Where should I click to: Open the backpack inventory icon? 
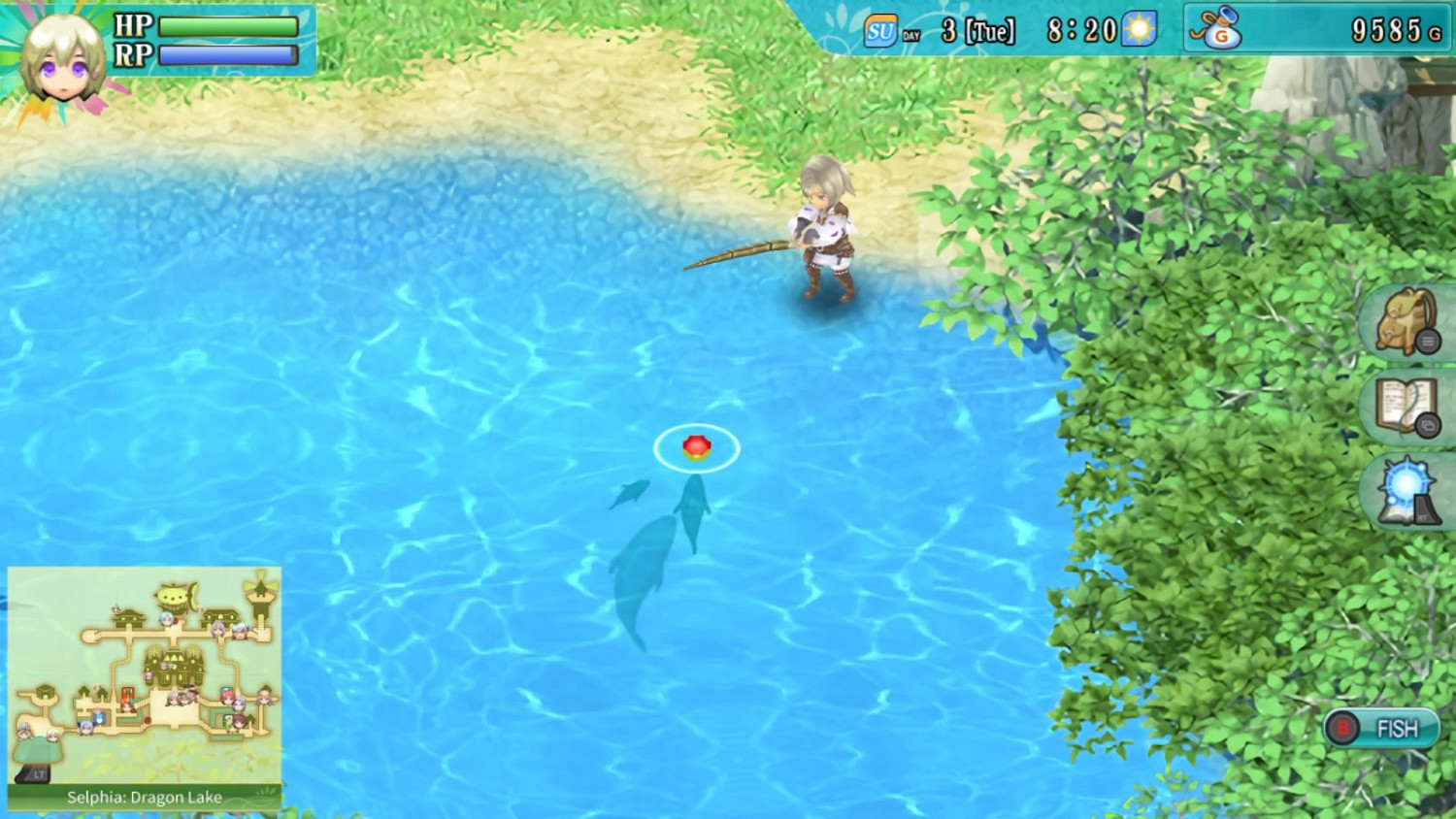(x=1404, y=321)
